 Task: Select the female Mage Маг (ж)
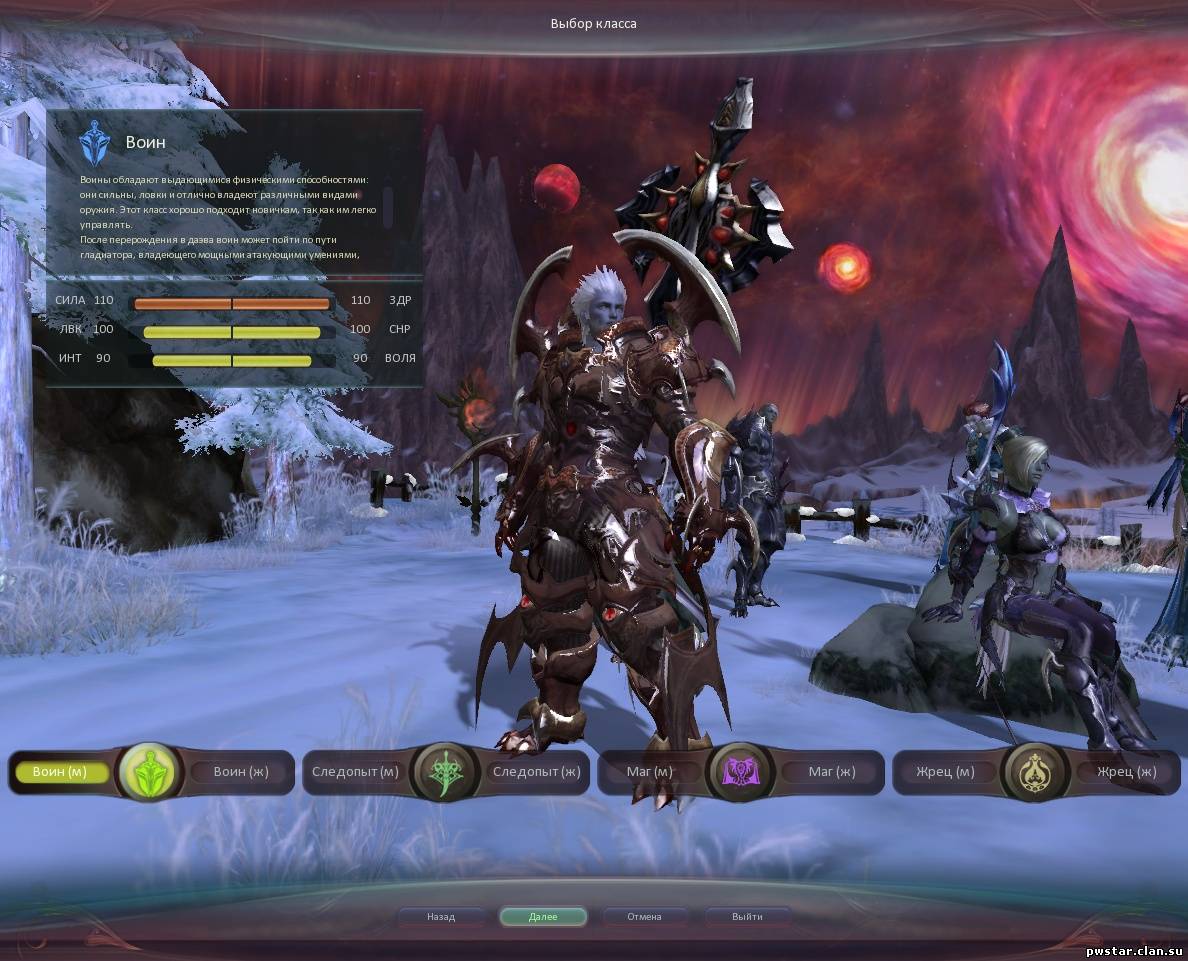(x=831, y=772)
